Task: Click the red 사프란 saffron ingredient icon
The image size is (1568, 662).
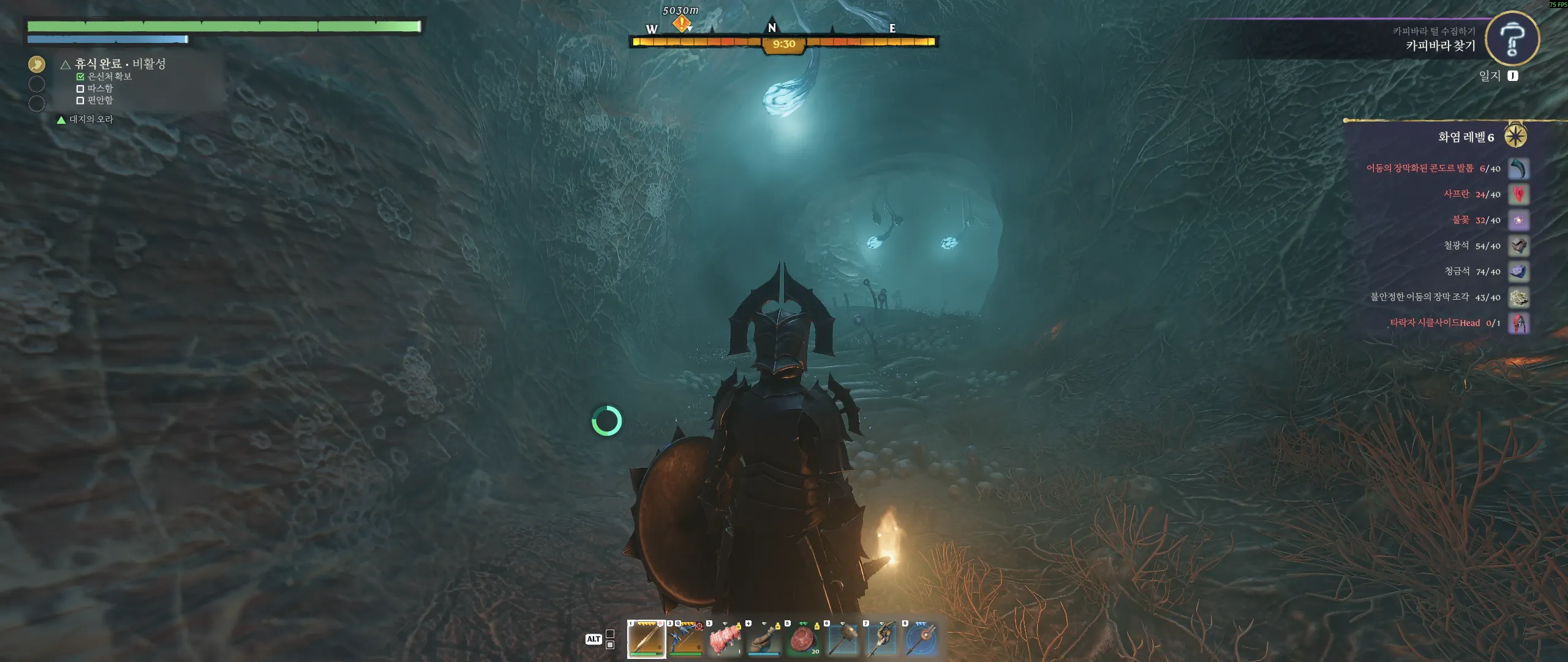Action: (x=1518, y=194)
